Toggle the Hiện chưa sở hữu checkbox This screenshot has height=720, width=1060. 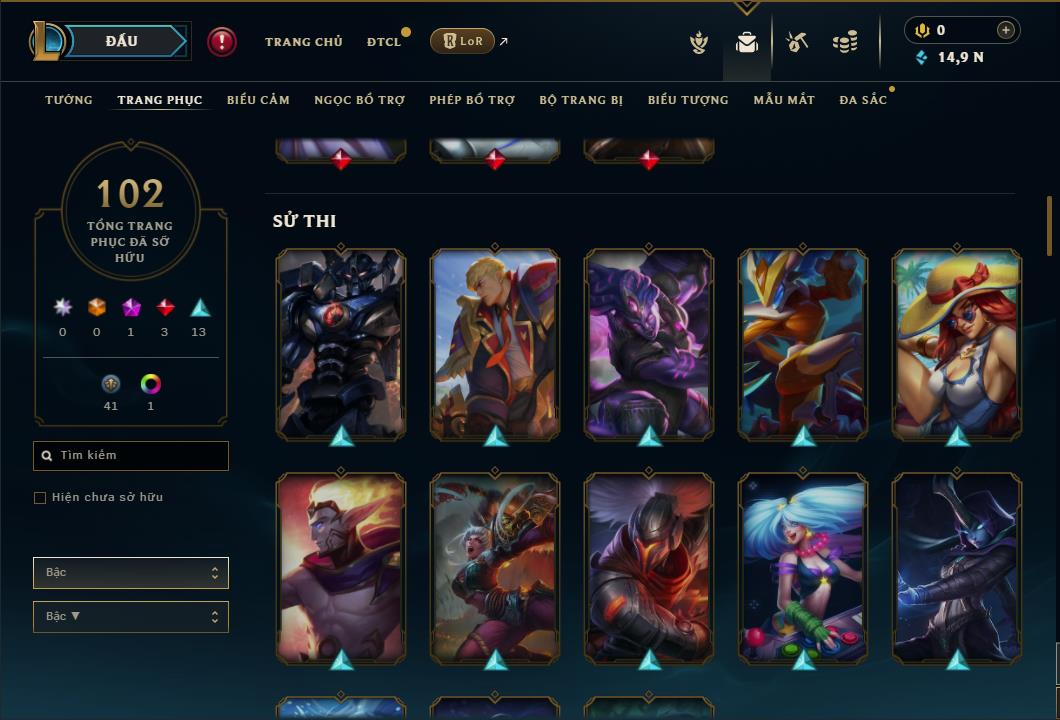coord(40,498)
